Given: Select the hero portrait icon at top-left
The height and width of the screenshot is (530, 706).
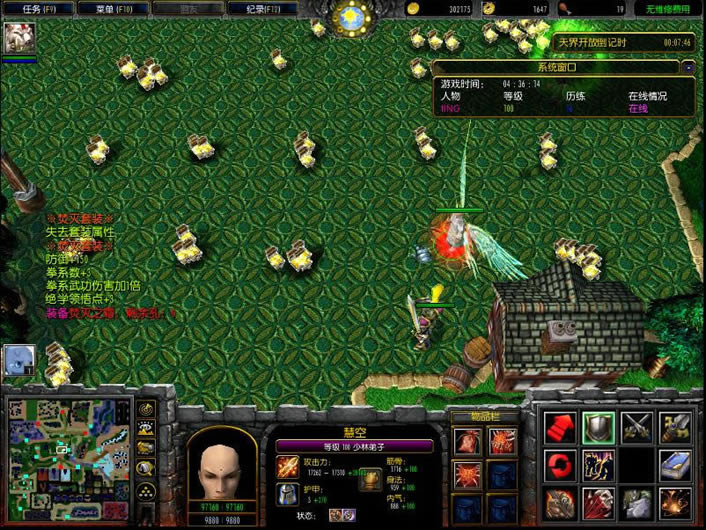Looking at the screenshot, I should [18, 38].
